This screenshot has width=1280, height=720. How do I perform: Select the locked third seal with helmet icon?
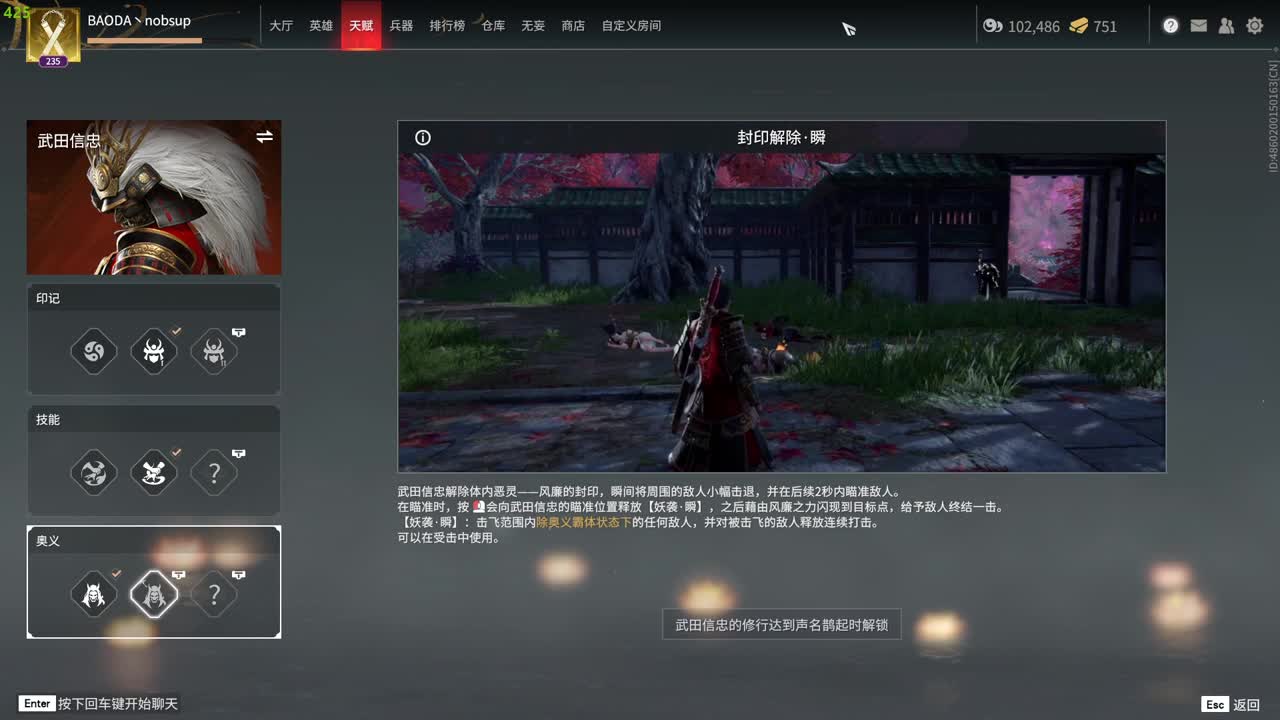coord(214,351)
